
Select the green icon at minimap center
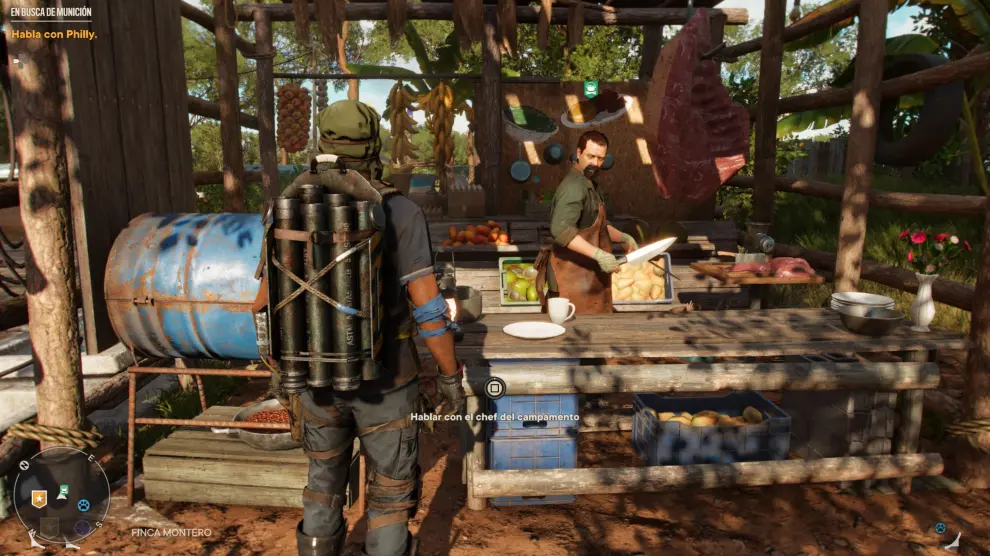pos(62,491)
